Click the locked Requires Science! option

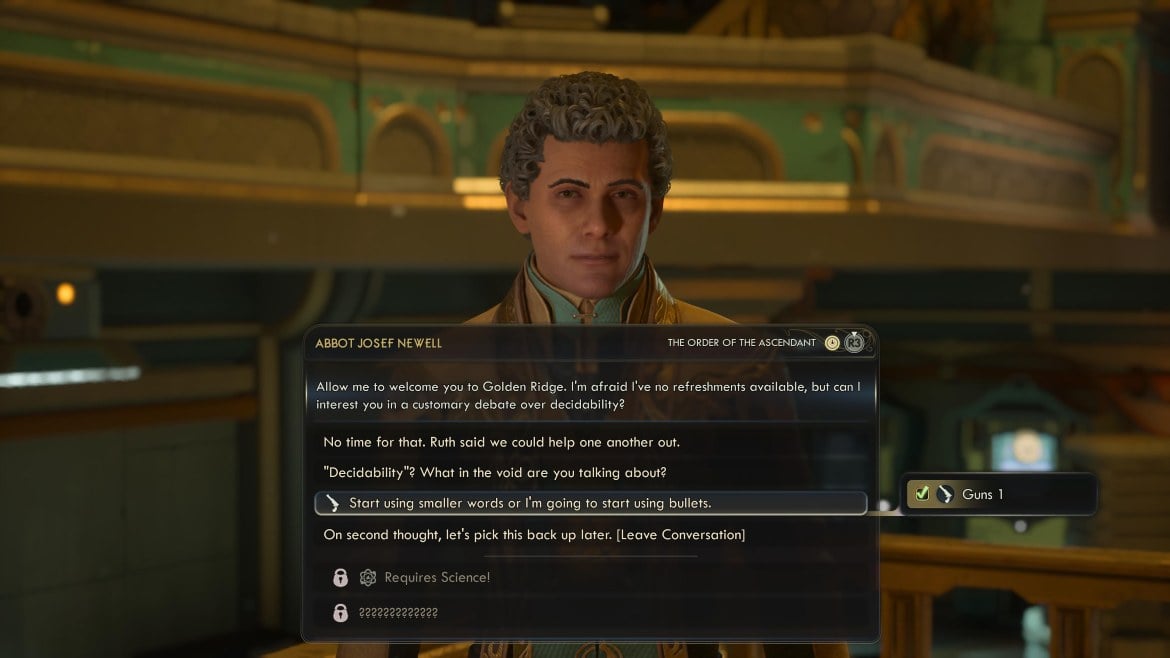pyautogui.click(x=437, y=577)
